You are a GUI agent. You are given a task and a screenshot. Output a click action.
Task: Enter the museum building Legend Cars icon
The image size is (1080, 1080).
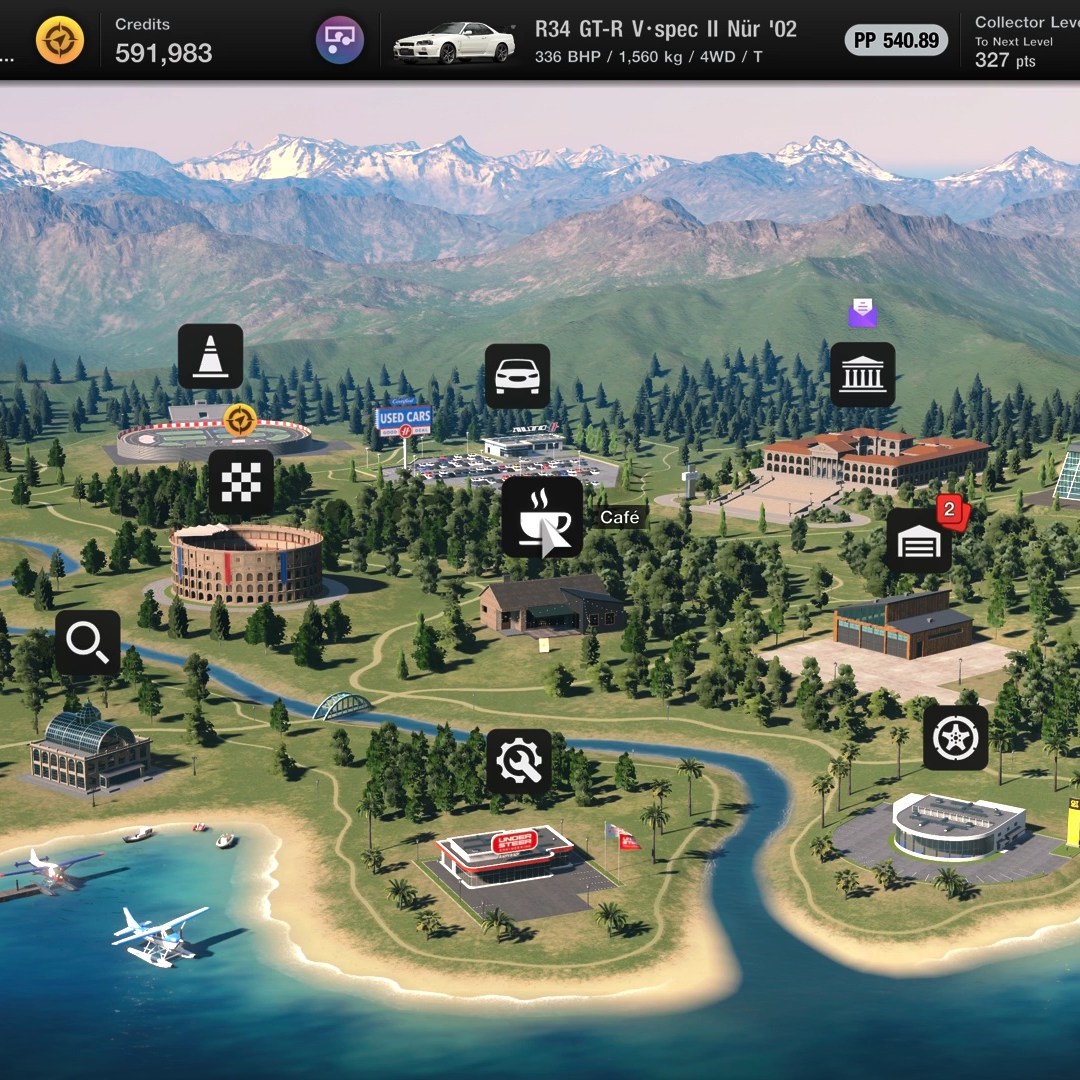pos(862,374)
